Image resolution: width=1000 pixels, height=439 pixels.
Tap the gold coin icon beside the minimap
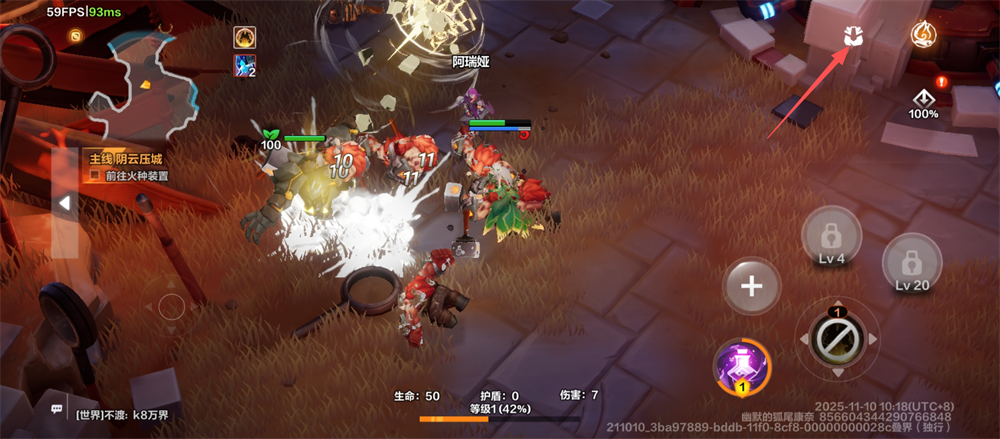coord(75,36)
